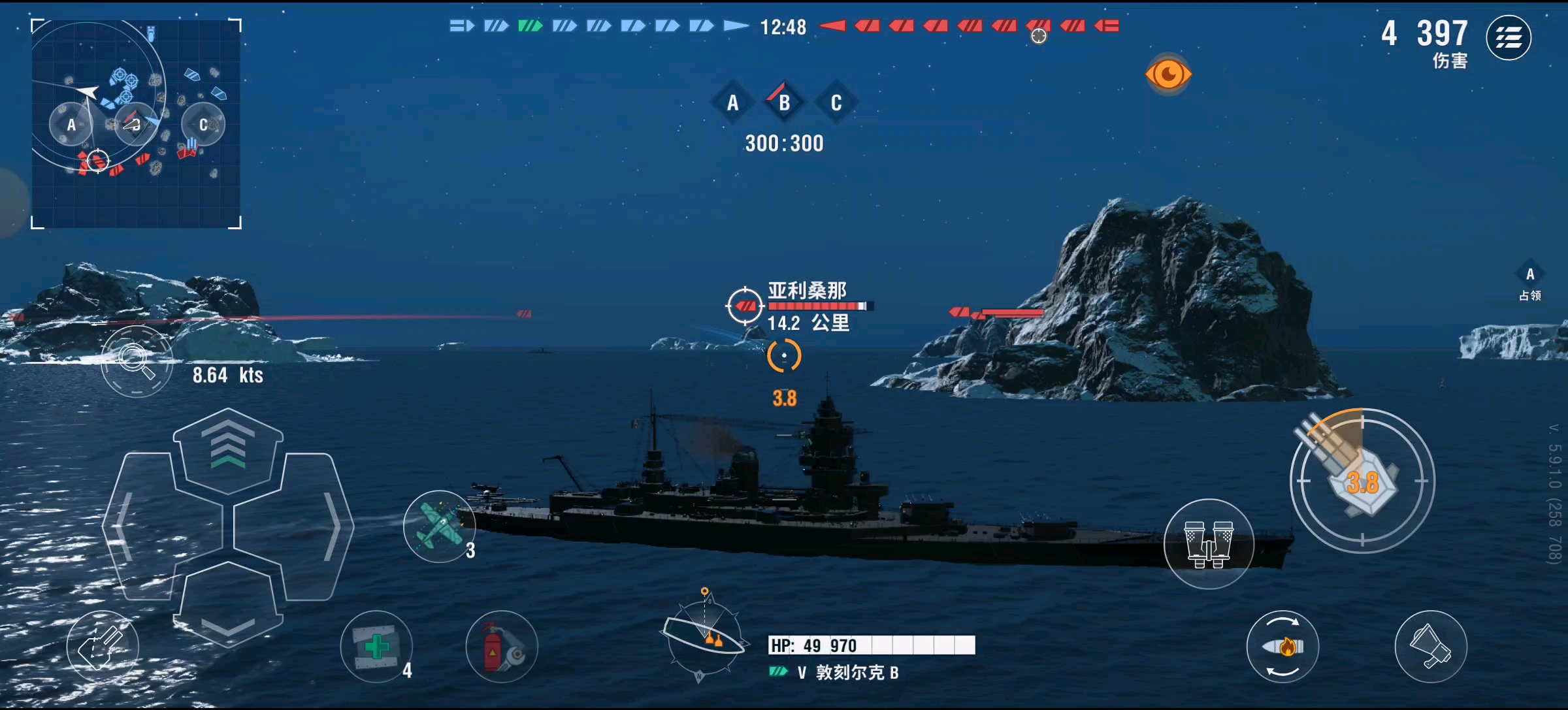Open the battle menu in top right corner
The height and width of the screenshot is (710, 1568).
(x=1510, y=38)
